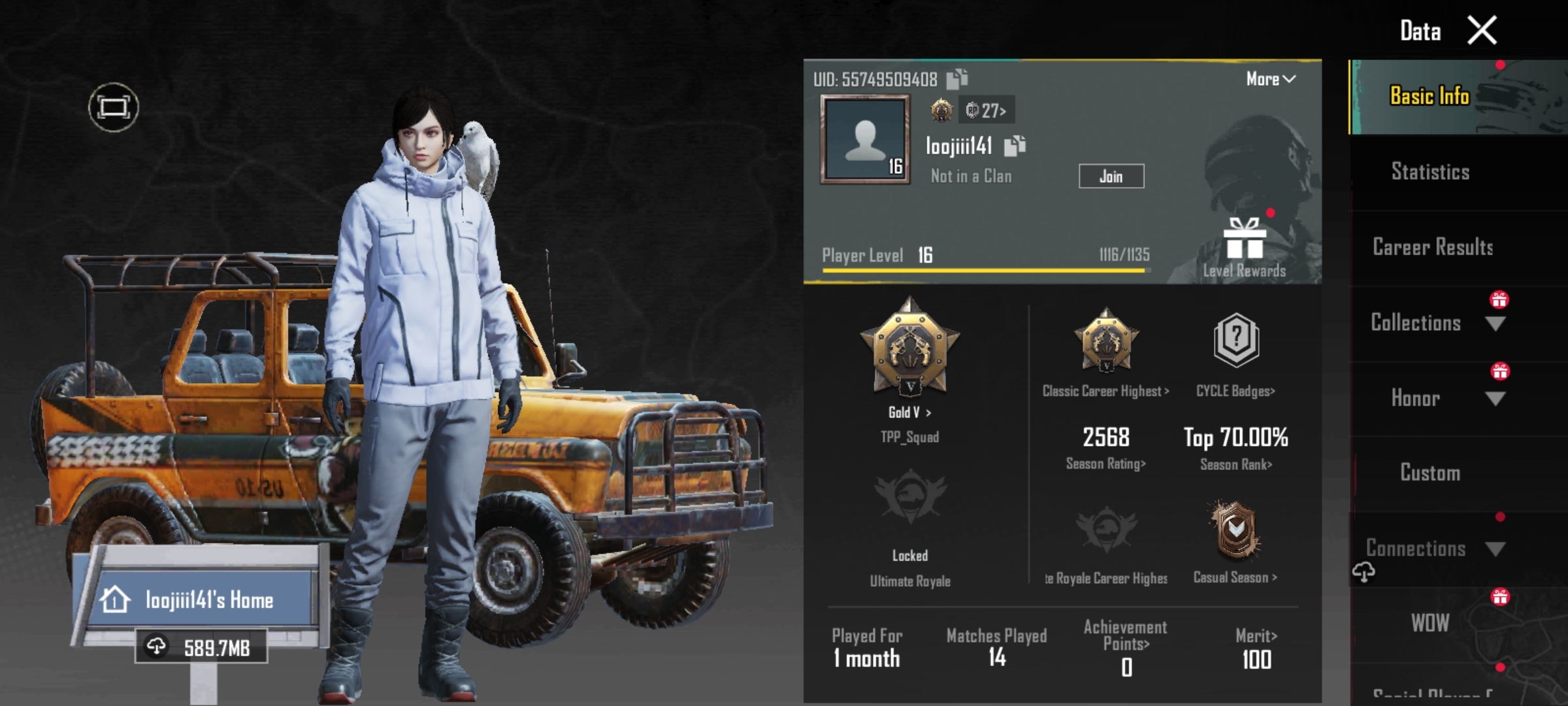The image size is (1568, 706).
Task: Open the WOW tab
Action: pyautogui.click(x=1429, y=623)
